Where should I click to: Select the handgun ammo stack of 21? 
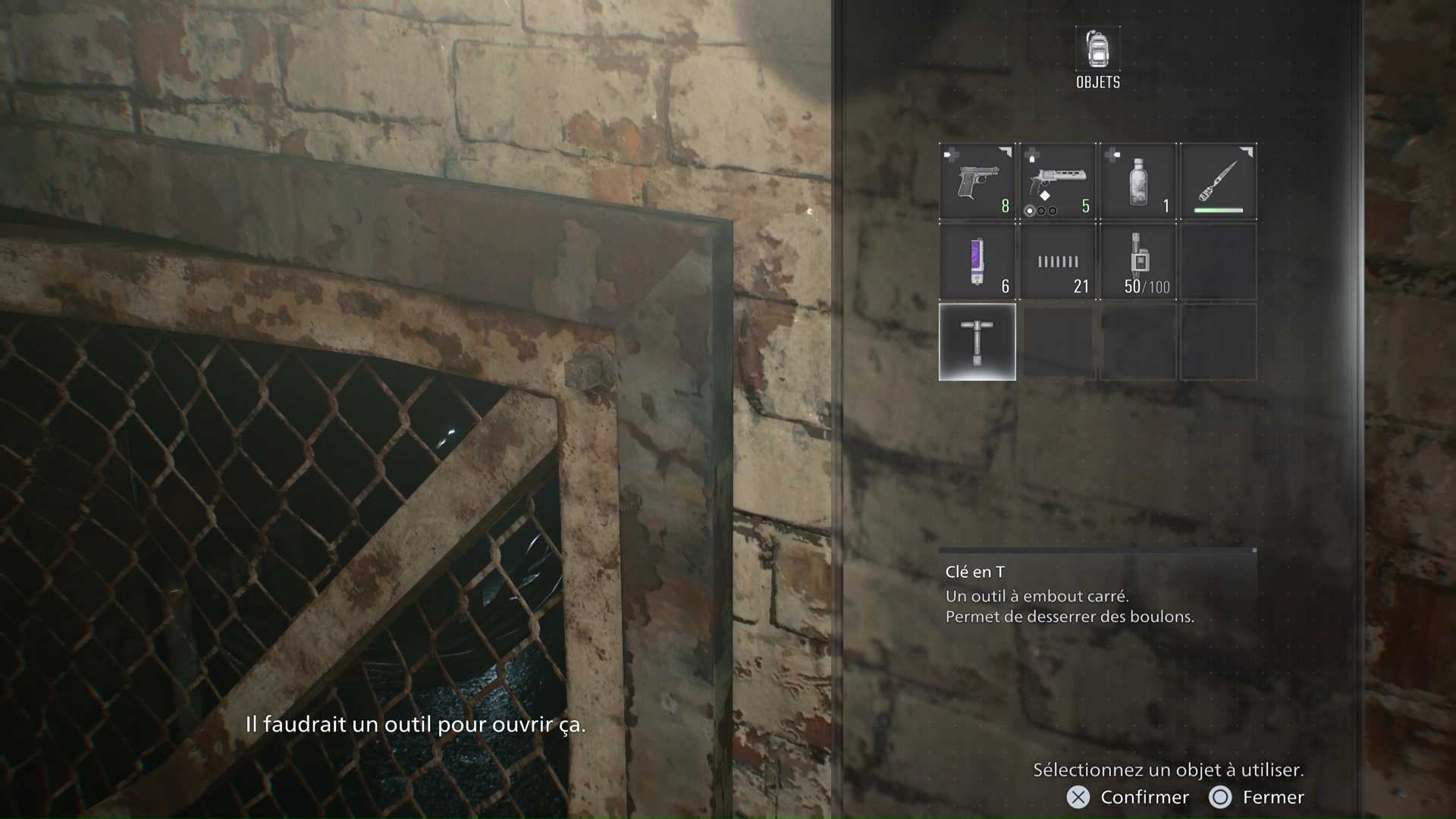[1057, 262]
